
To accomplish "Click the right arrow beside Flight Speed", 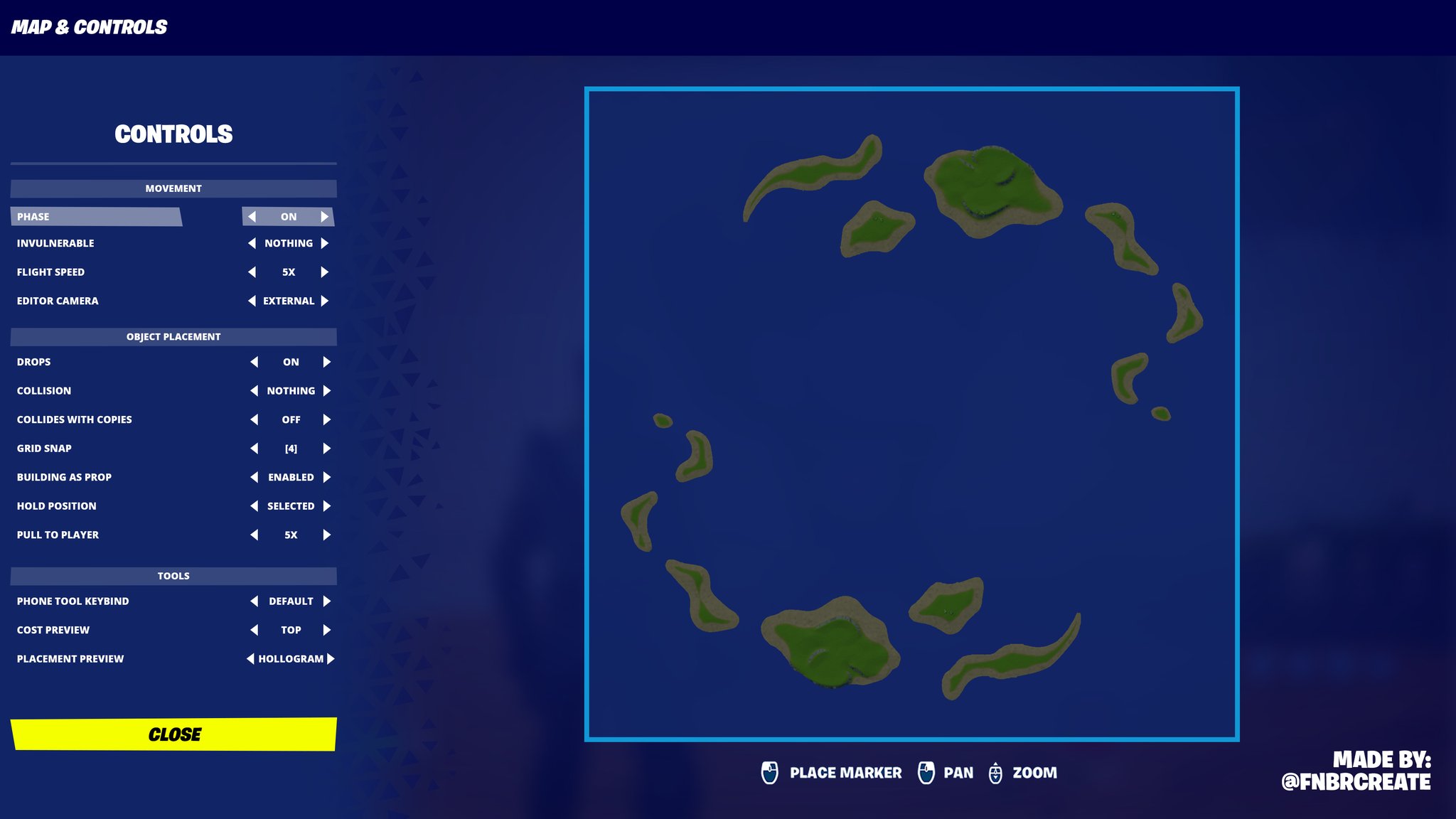I will click(326, 272).
